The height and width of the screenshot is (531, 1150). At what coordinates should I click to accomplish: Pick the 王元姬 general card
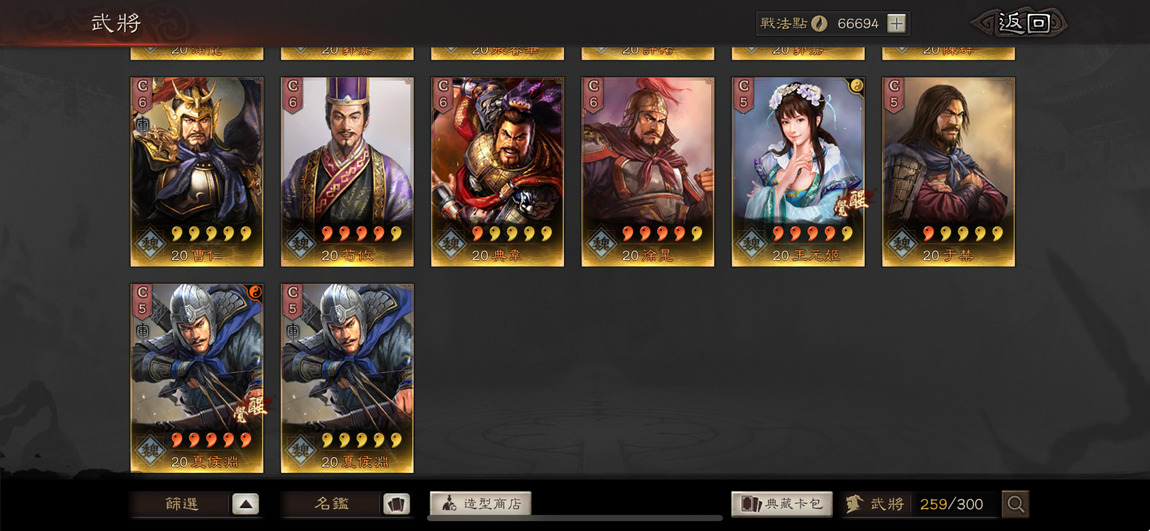(x=798, y=172)
